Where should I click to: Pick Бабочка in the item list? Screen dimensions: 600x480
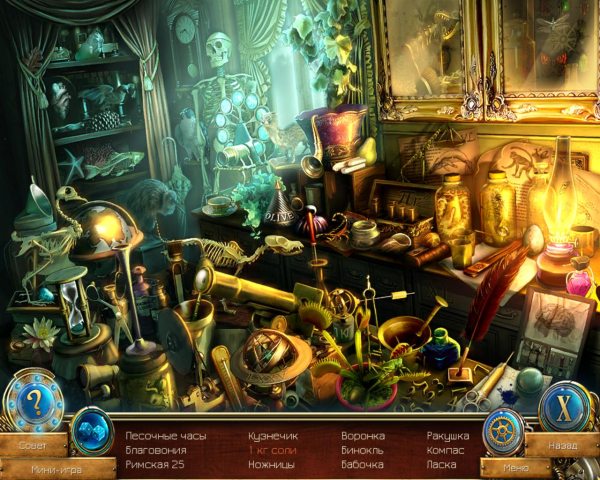(x=362, y=465)
